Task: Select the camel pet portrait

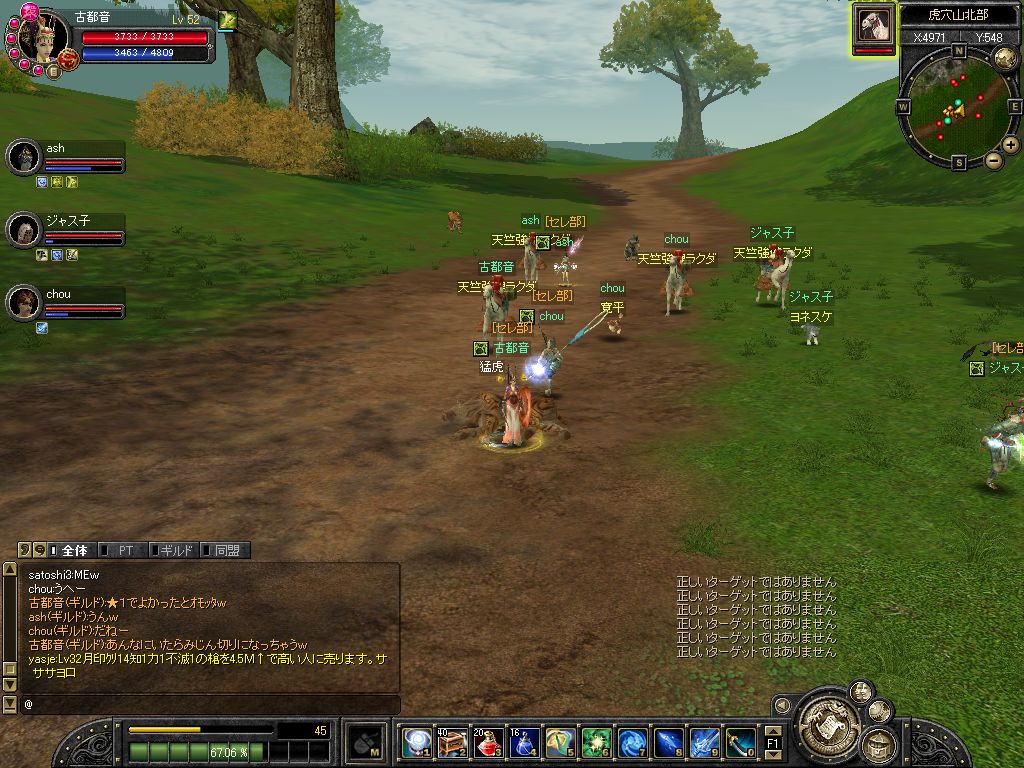Action: (873, 27)
